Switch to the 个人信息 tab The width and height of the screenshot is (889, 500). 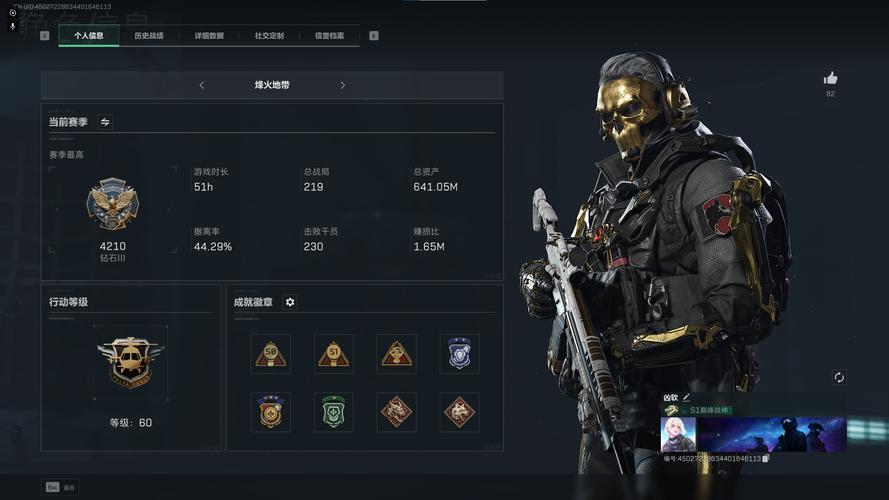89,36
